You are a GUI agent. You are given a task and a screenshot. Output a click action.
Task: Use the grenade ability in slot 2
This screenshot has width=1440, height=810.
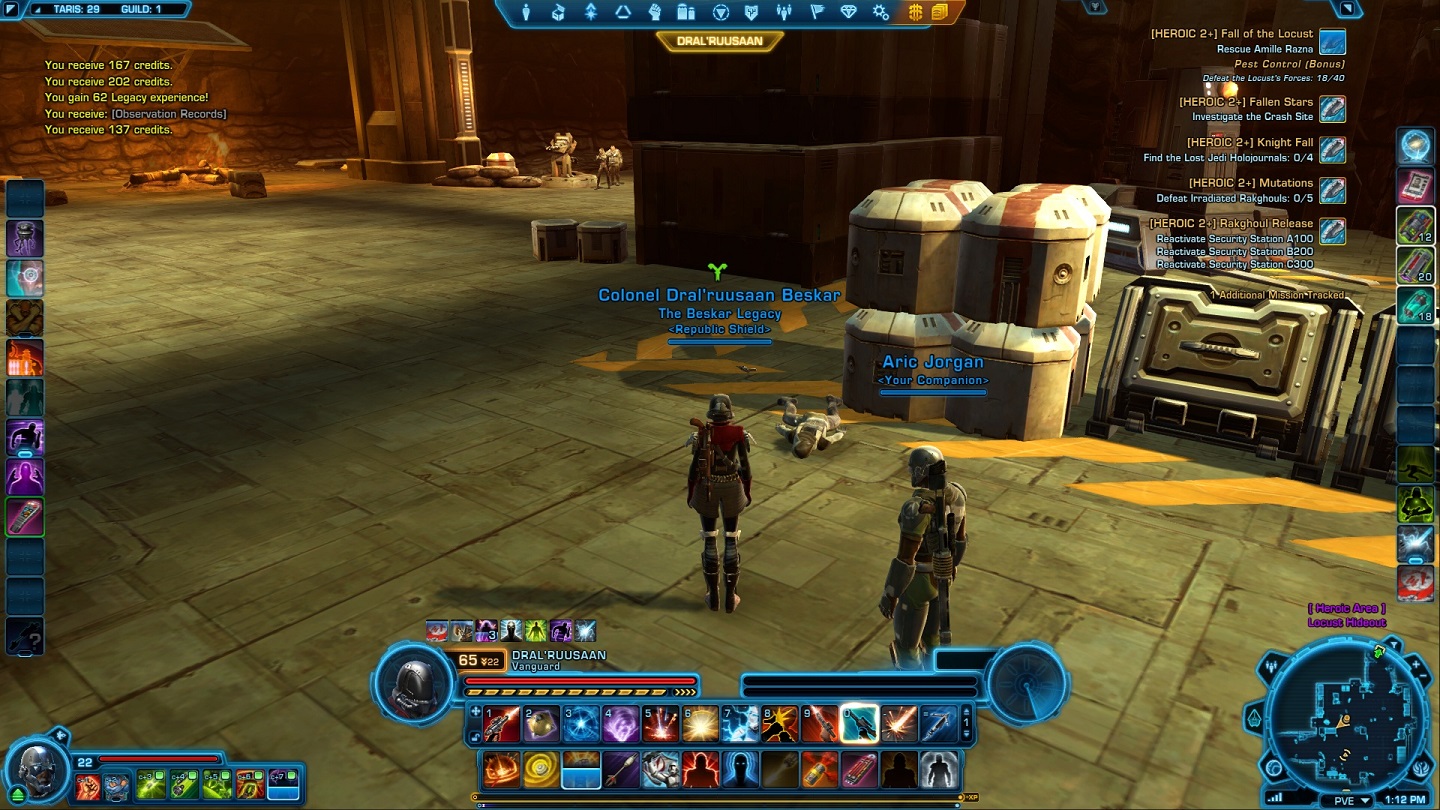click(x=541, y=724)
